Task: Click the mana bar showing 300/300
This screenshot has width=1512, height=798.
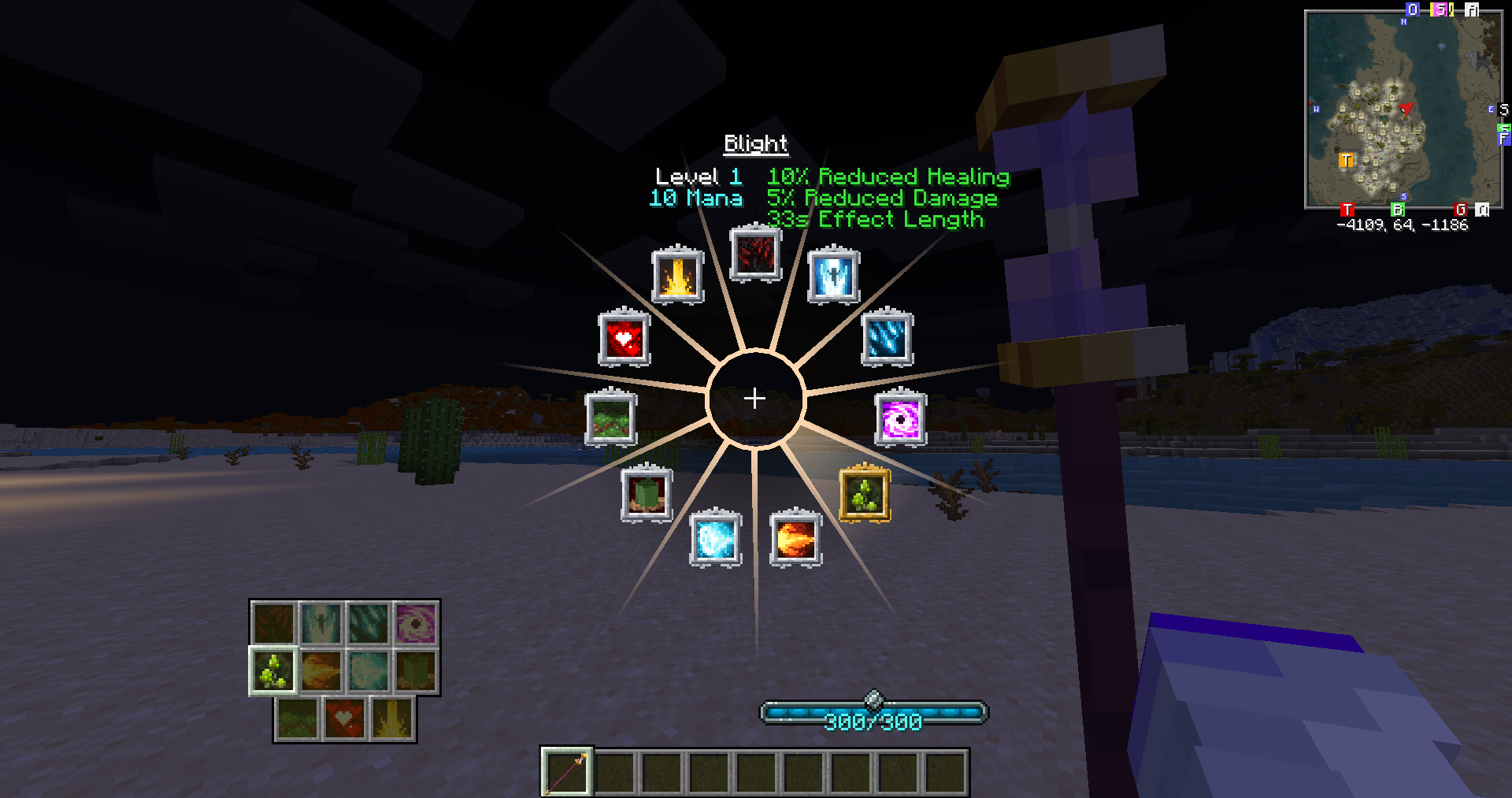Action: click(874, 713)
